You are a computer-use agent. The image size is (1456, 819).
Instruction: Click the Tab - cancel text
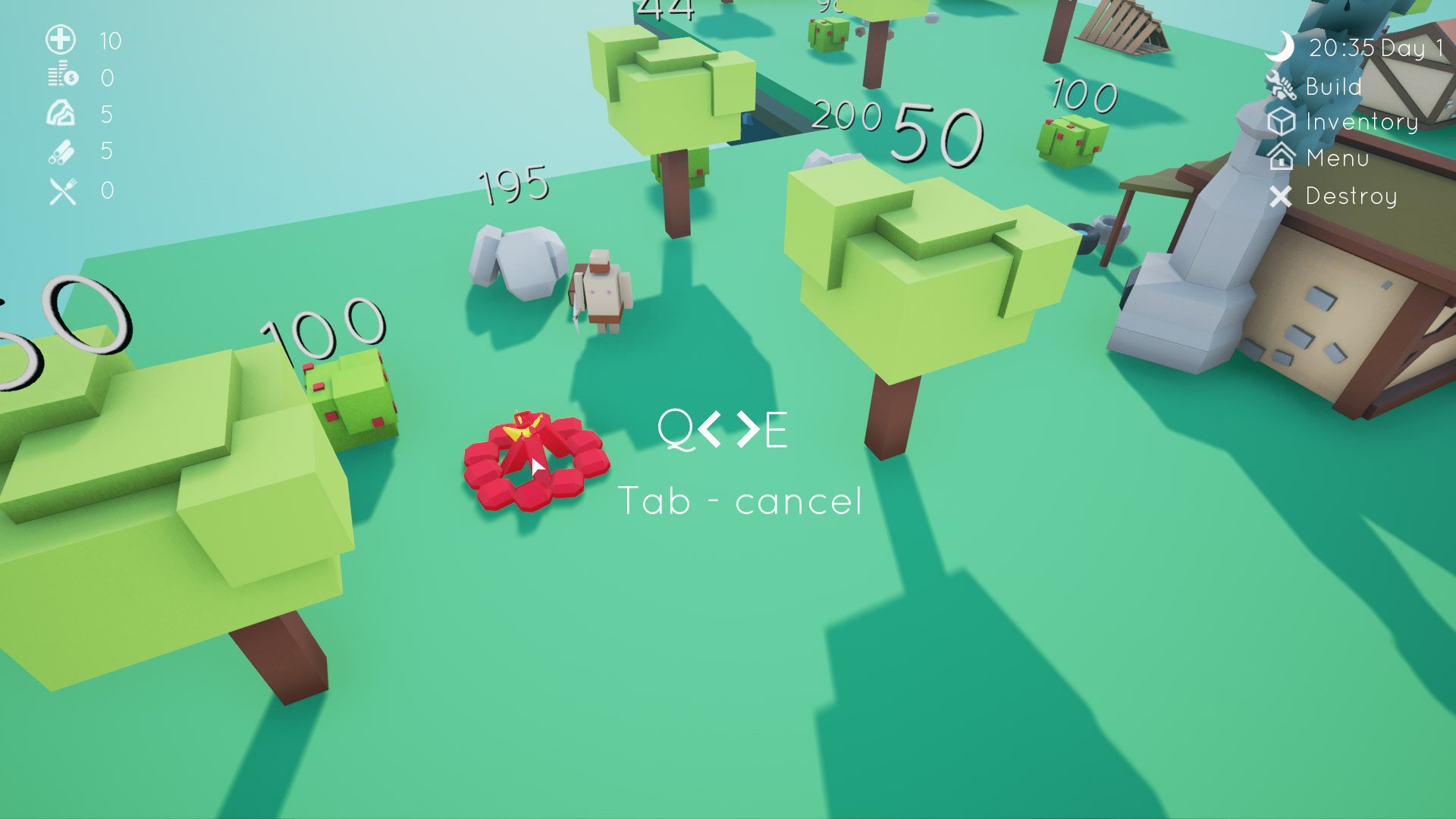coord(742,500)
